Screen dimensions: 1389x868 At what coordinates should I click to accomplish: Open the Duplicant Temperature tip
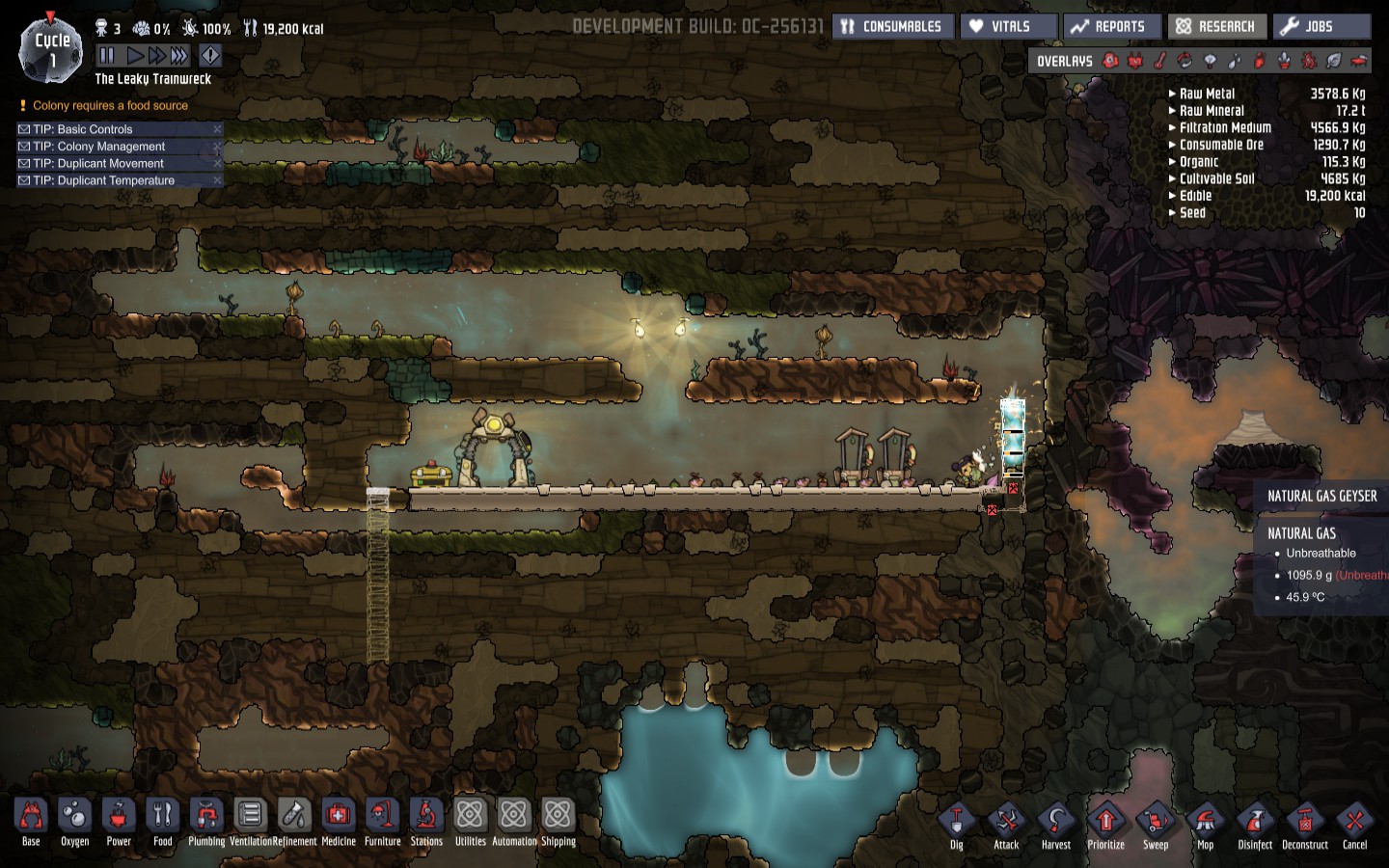click(103, 180)
